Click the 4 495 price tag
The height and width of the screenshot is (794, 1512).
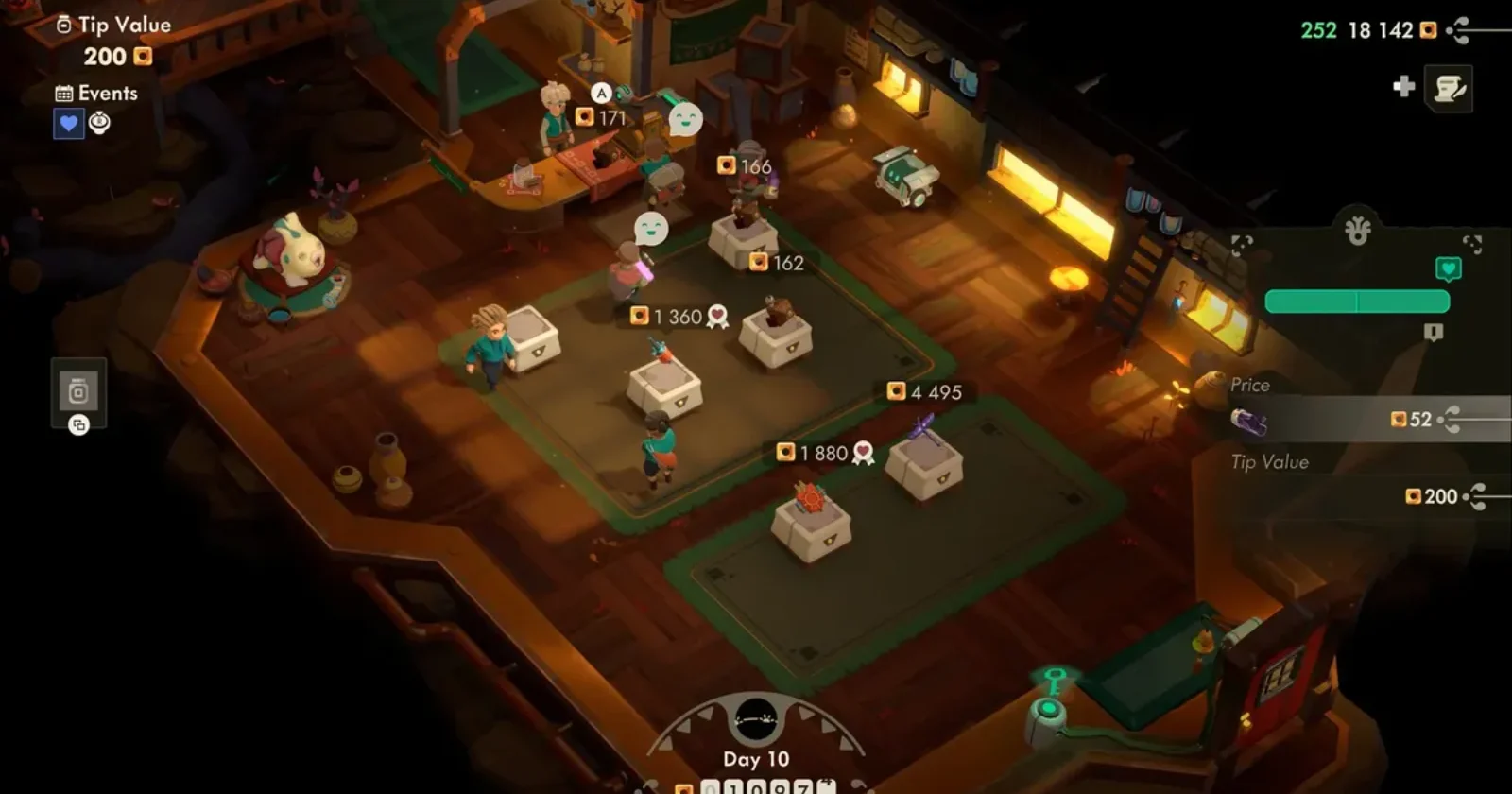[925, 392]
